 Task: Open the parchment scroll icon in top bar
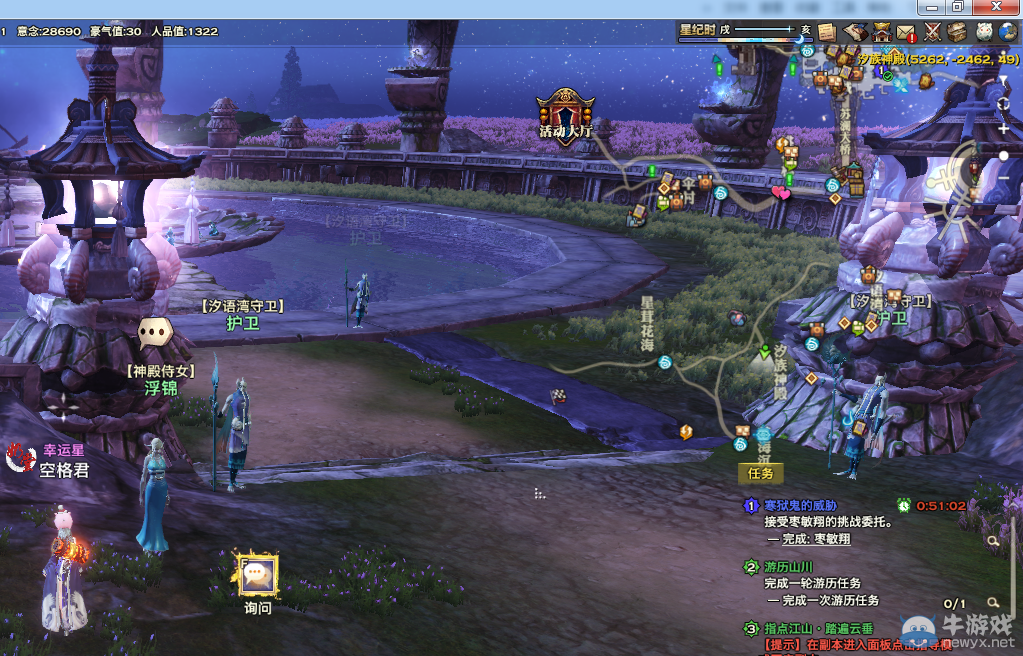[x=827, y=32]
